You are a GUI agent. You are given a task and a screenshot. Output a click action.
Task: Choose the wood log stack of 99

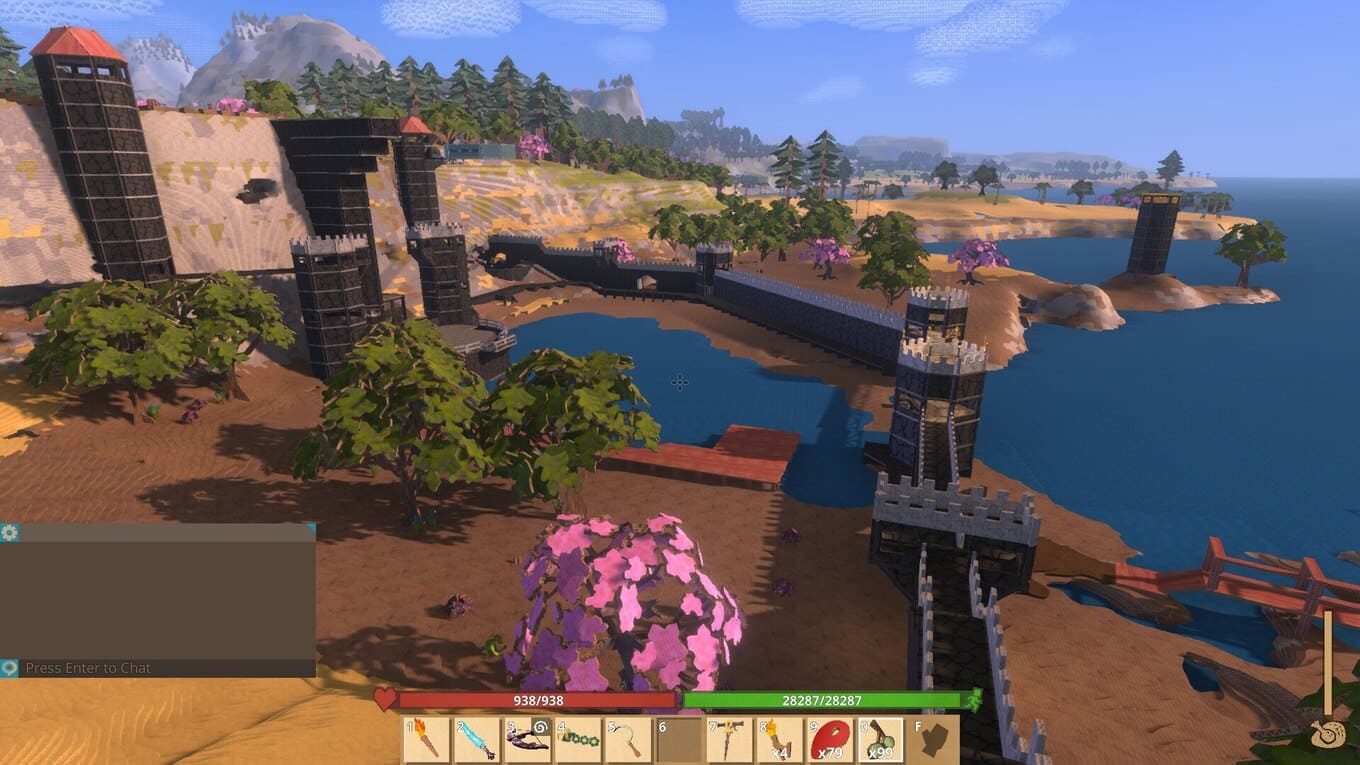pos(882,740)
